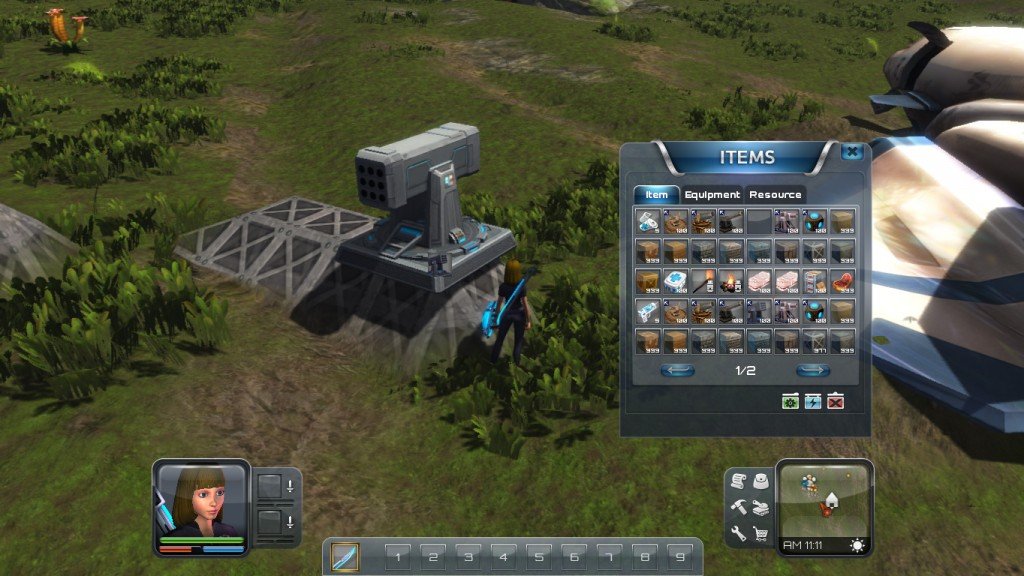1024x576 pixels.
Task: Select the red armchair item slot
Action: point(842,282)
